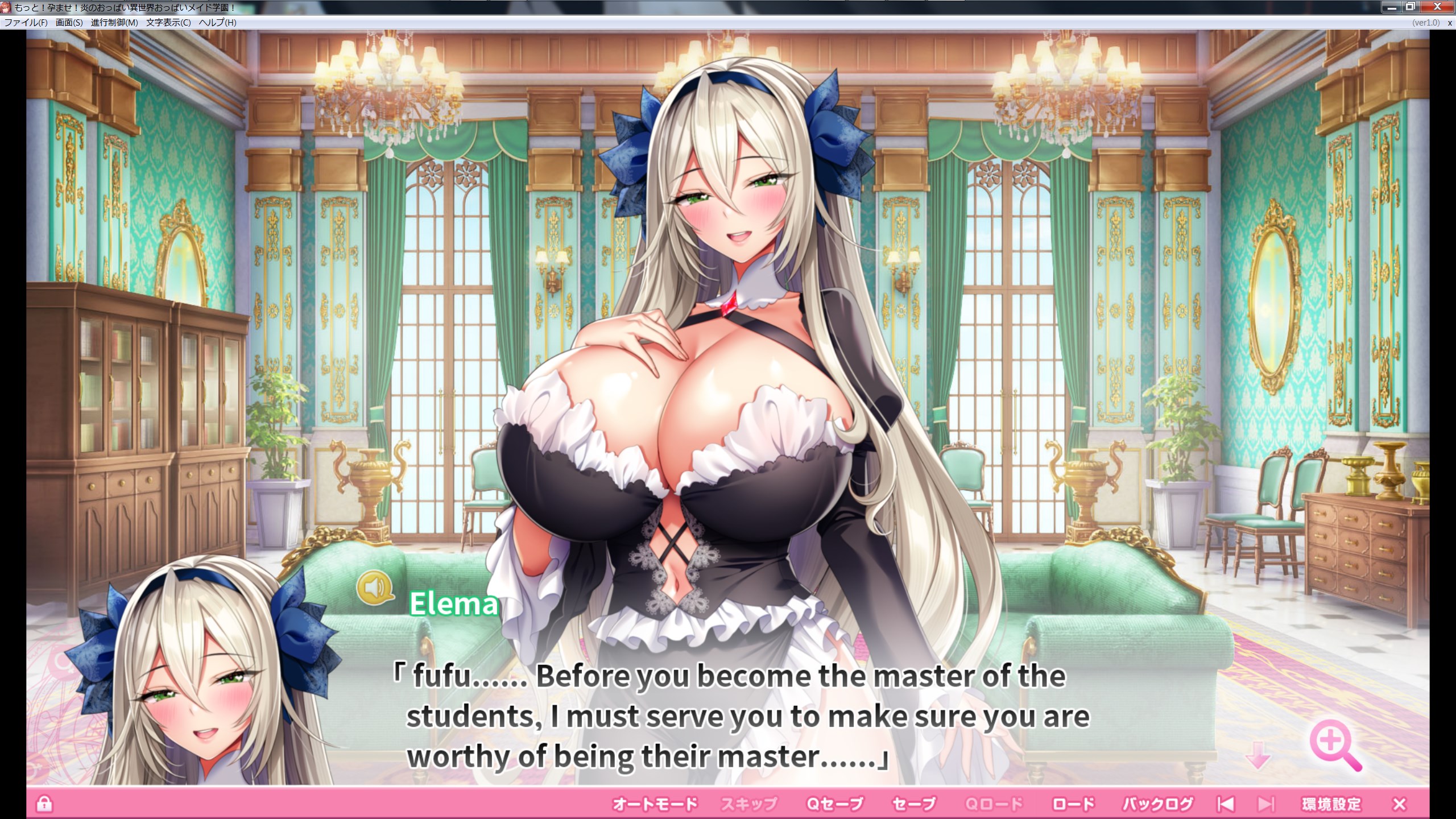Open the ファイル(F) menu
Screen dimensions: 1456x819
click(26, 23)
